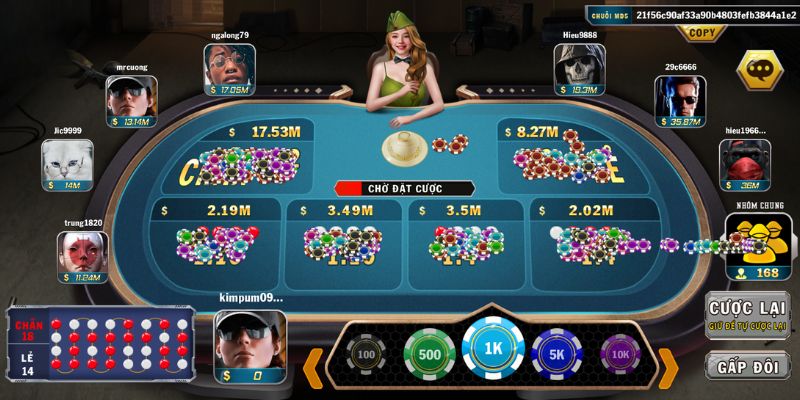Select the 5K chip
800x400 pixels.
tap(558, 354)
